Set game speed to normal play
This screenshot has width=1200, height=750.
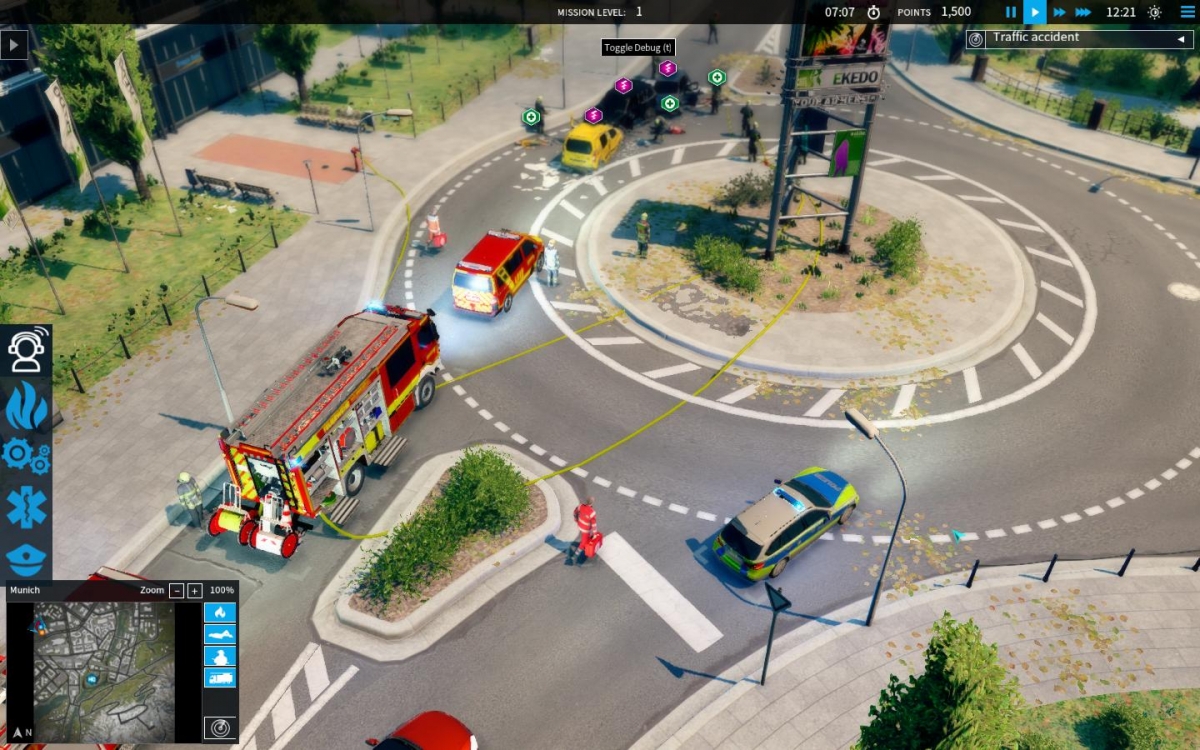(1034, 12)
